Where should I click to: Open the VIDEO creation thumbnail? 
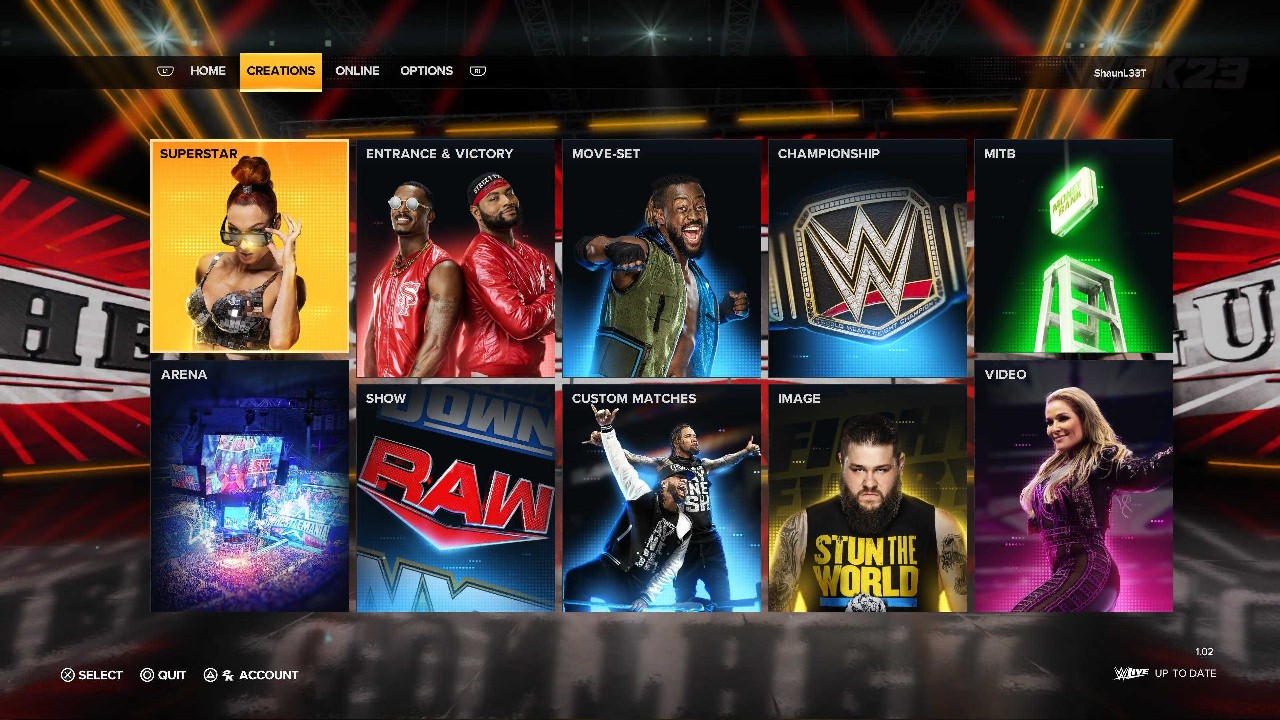coord(1074,490)
